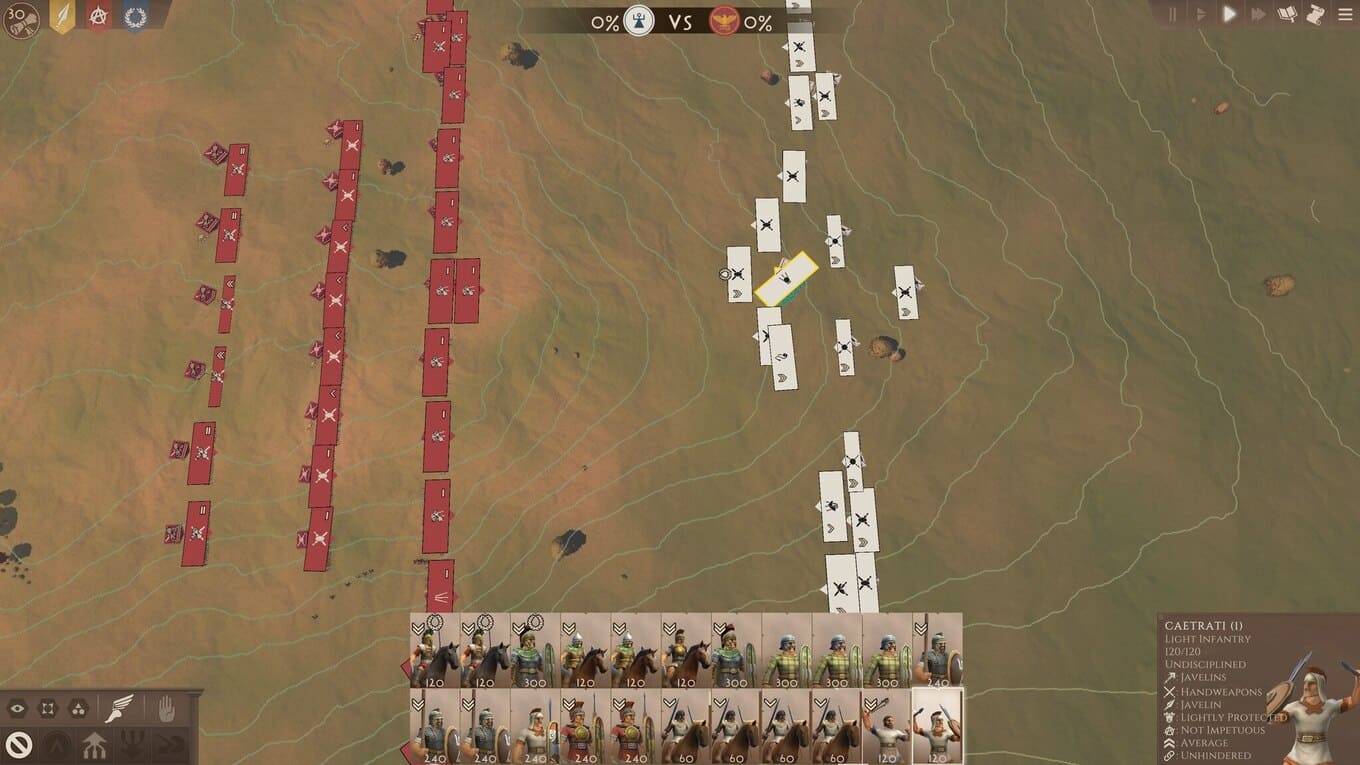Activate the winged foot run order
This screenshot has height=765, width=1360.
pos(120,708)
